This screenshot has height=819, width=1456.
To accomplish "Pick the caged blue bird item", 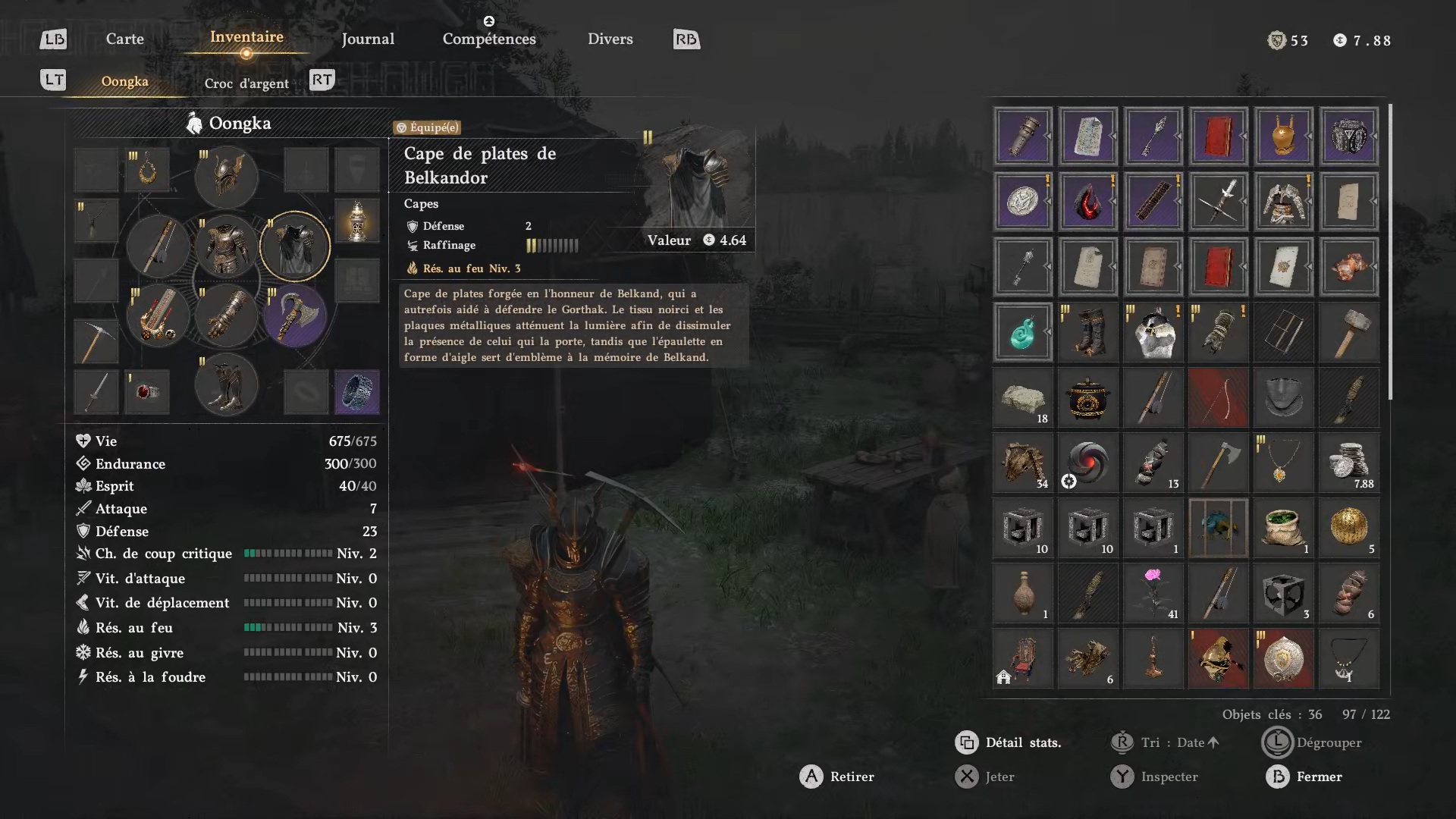I will point(1218,528).
